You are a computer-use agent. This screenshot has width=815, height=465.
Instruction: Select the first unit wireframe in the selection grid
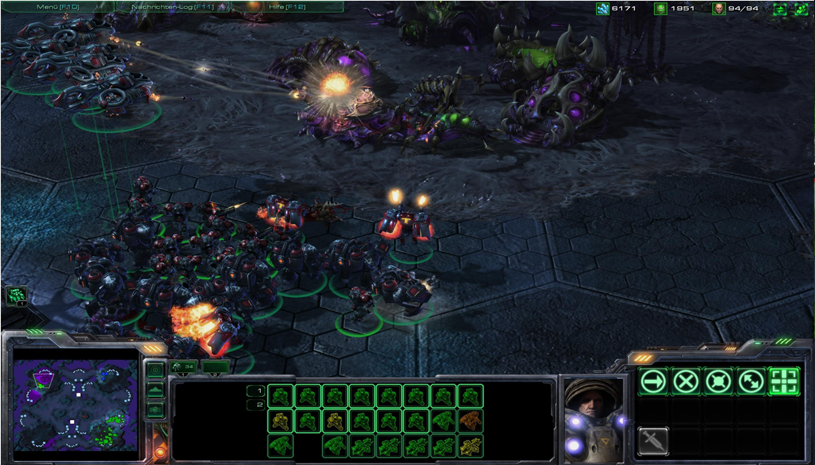coord(281,396)
